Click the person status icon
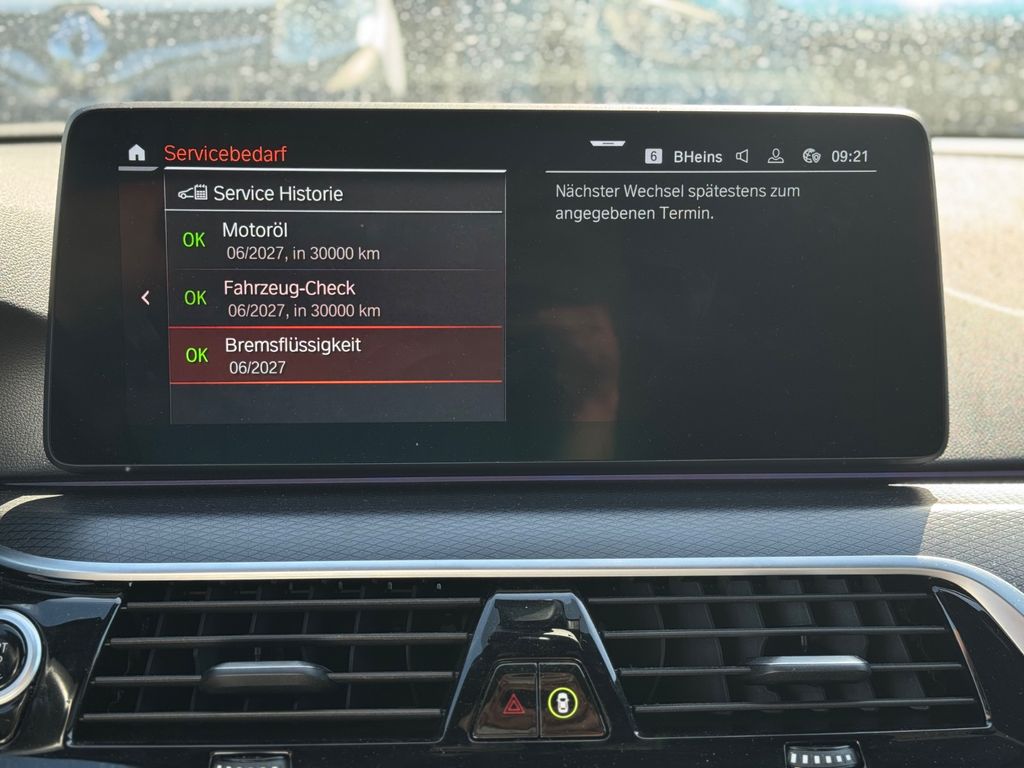The height and width of the screenshot is (768, 1024). pyautogui.click(x=775, y=156)
